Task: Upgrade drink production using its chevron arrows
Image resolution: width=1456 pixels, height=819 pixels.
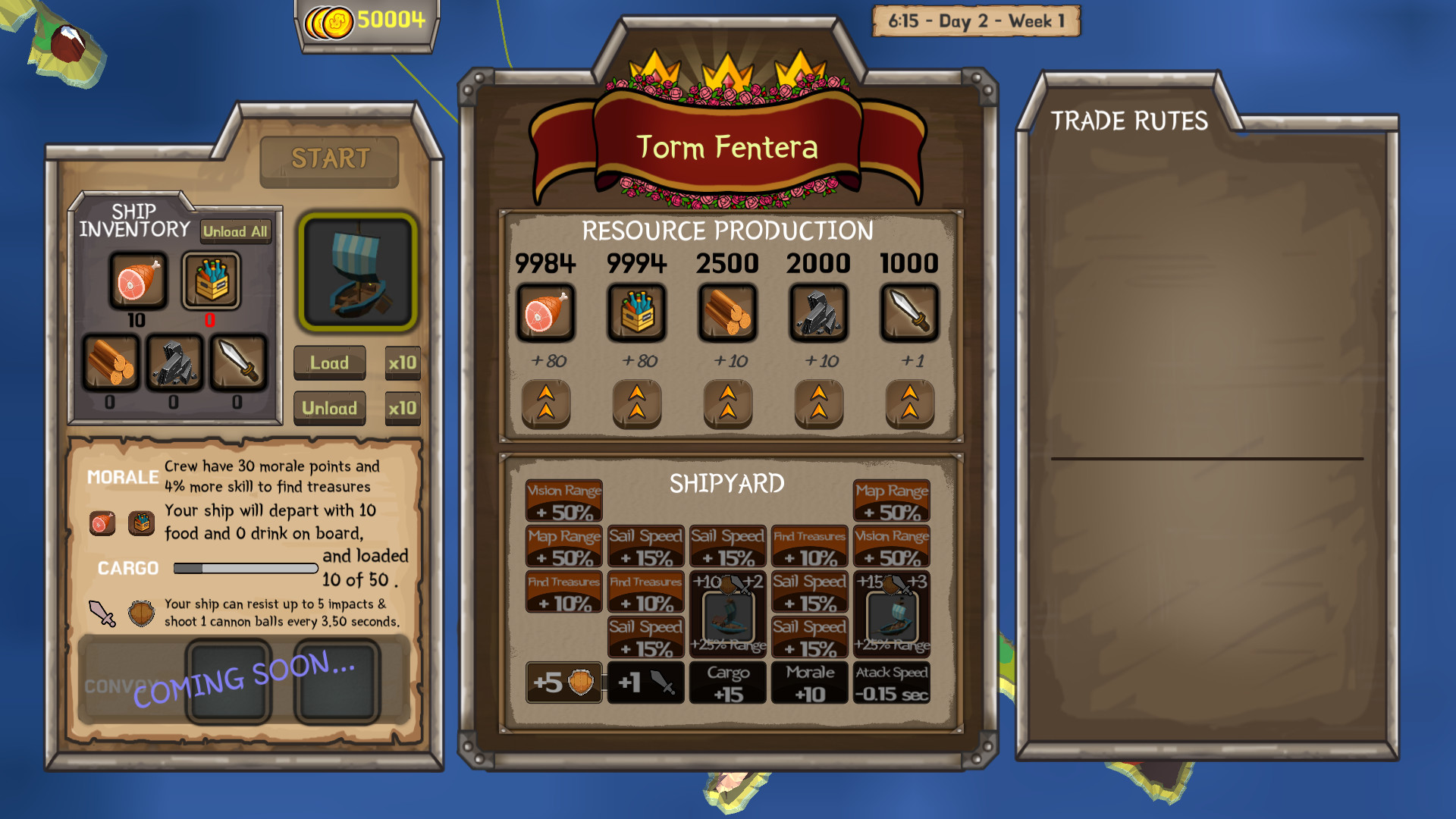Action: [638, 404]
